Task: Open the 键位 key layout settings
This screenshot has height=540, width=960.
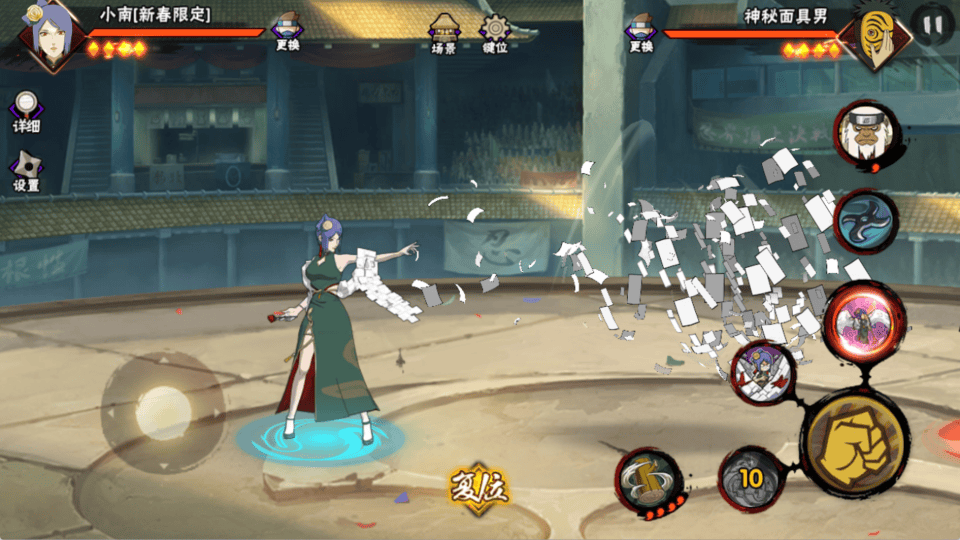Action: click(494, 32)
